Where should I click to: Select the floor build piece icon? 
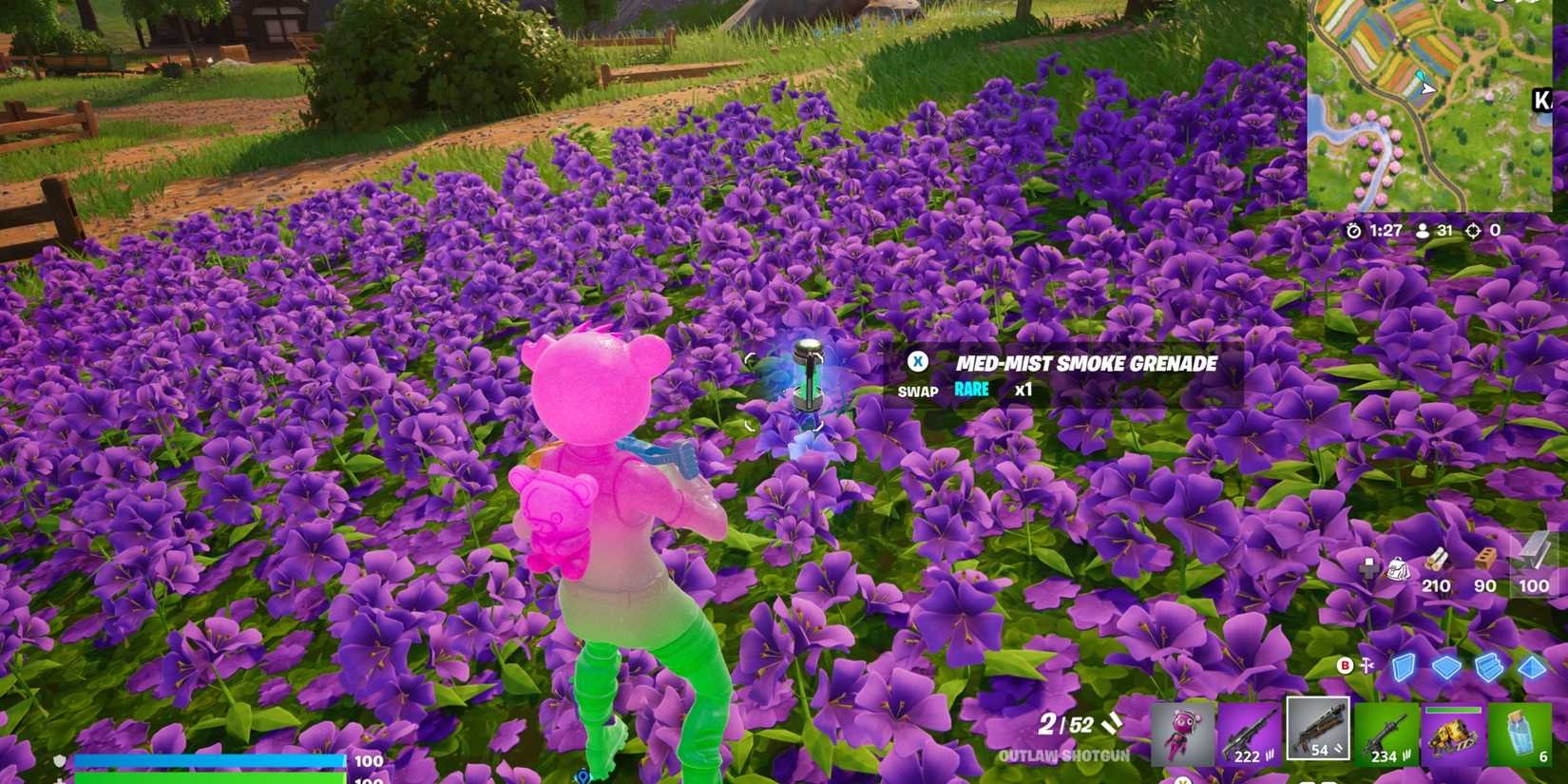click(x=1444, y=666)
